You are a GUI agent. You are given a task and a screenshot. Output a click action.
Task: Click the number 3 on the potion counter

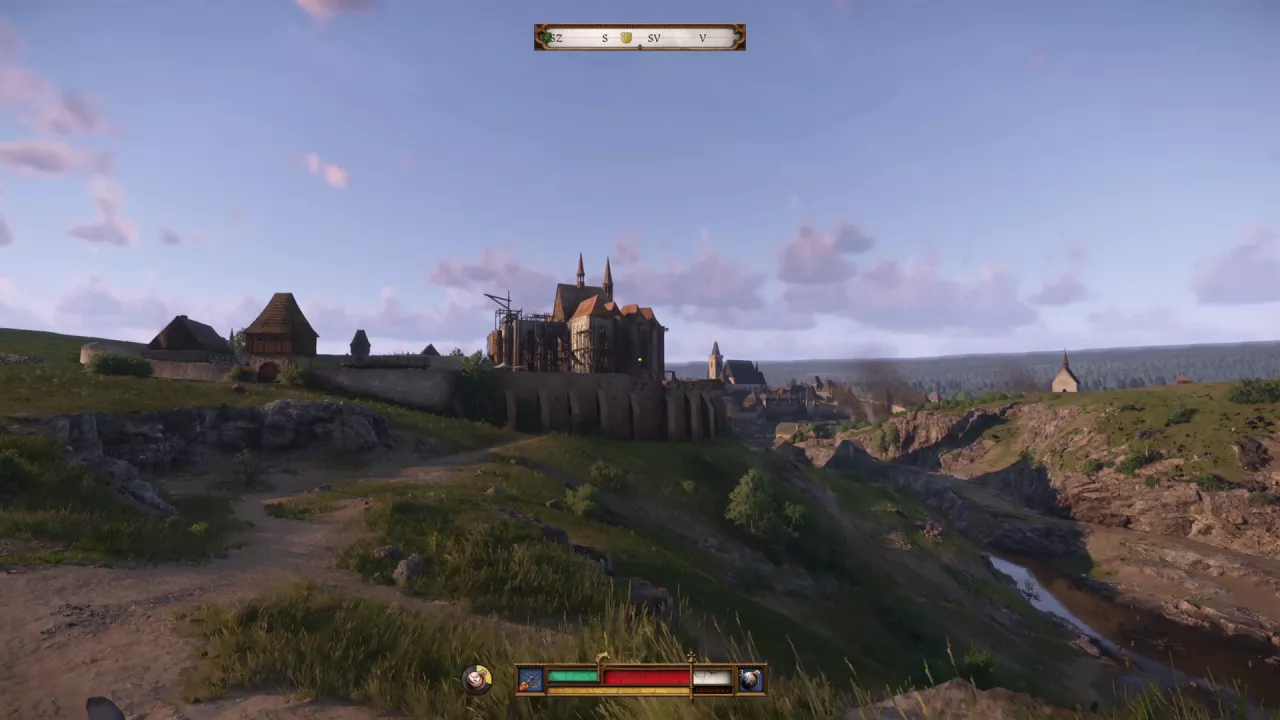tap(743, 671)
